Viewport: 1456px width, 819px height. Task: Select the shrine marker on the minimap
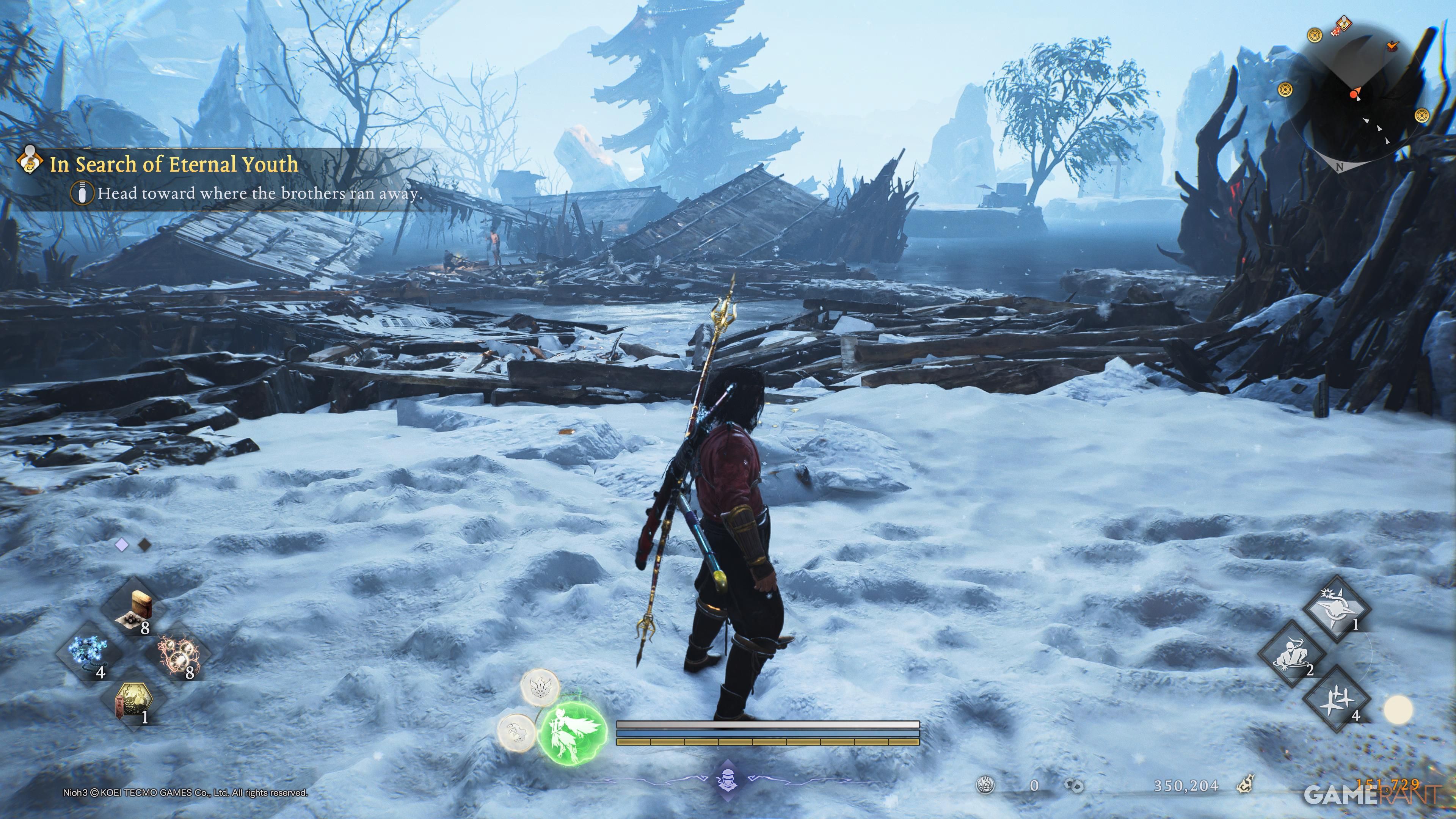[x=1344, y=23]
